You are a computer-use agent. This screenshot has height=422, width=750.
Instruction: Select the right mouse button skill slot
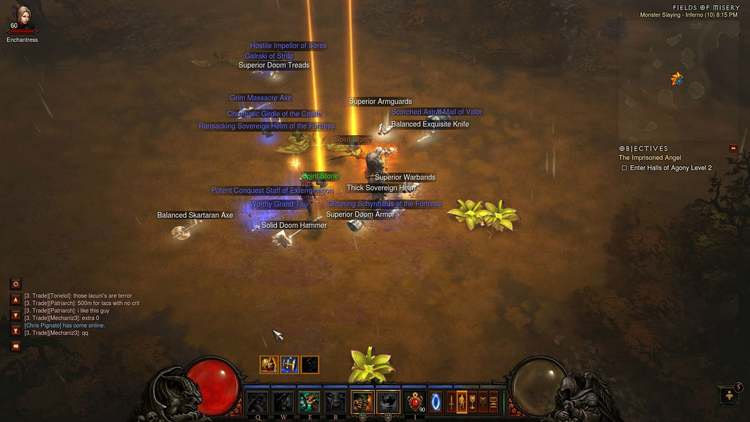tap(387, 402)
